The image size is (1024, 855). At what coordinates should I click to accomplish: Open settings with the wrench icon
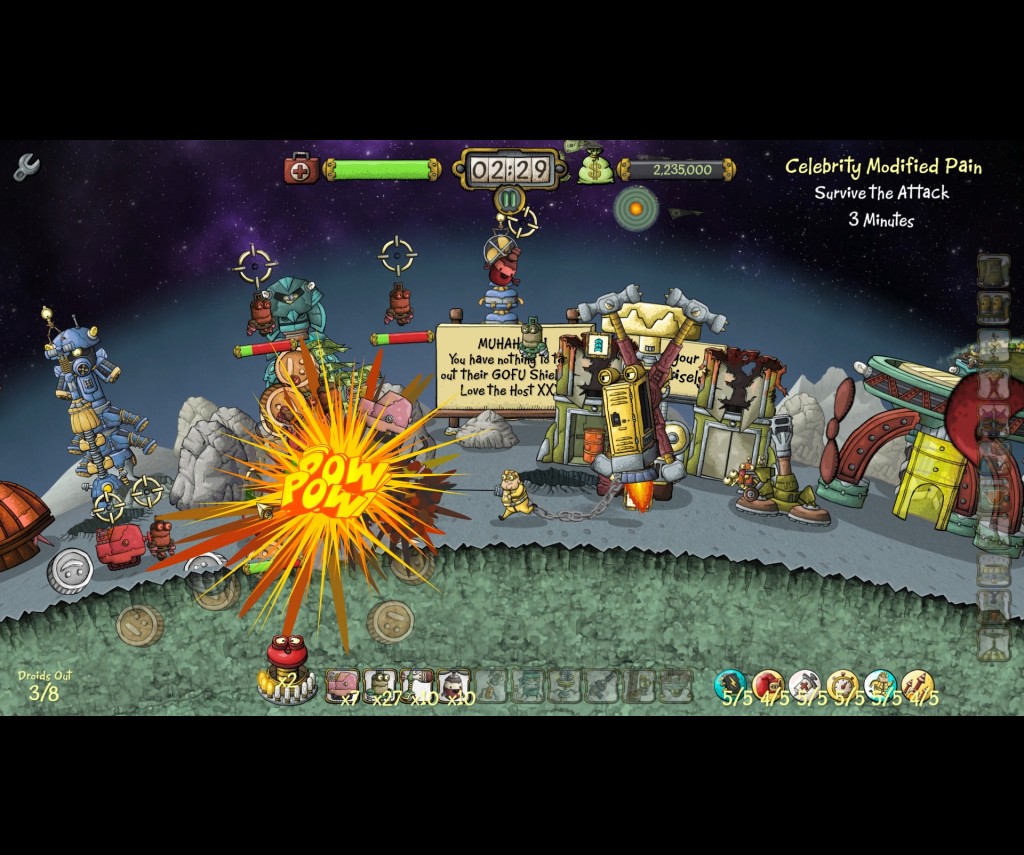coord(26,167)
